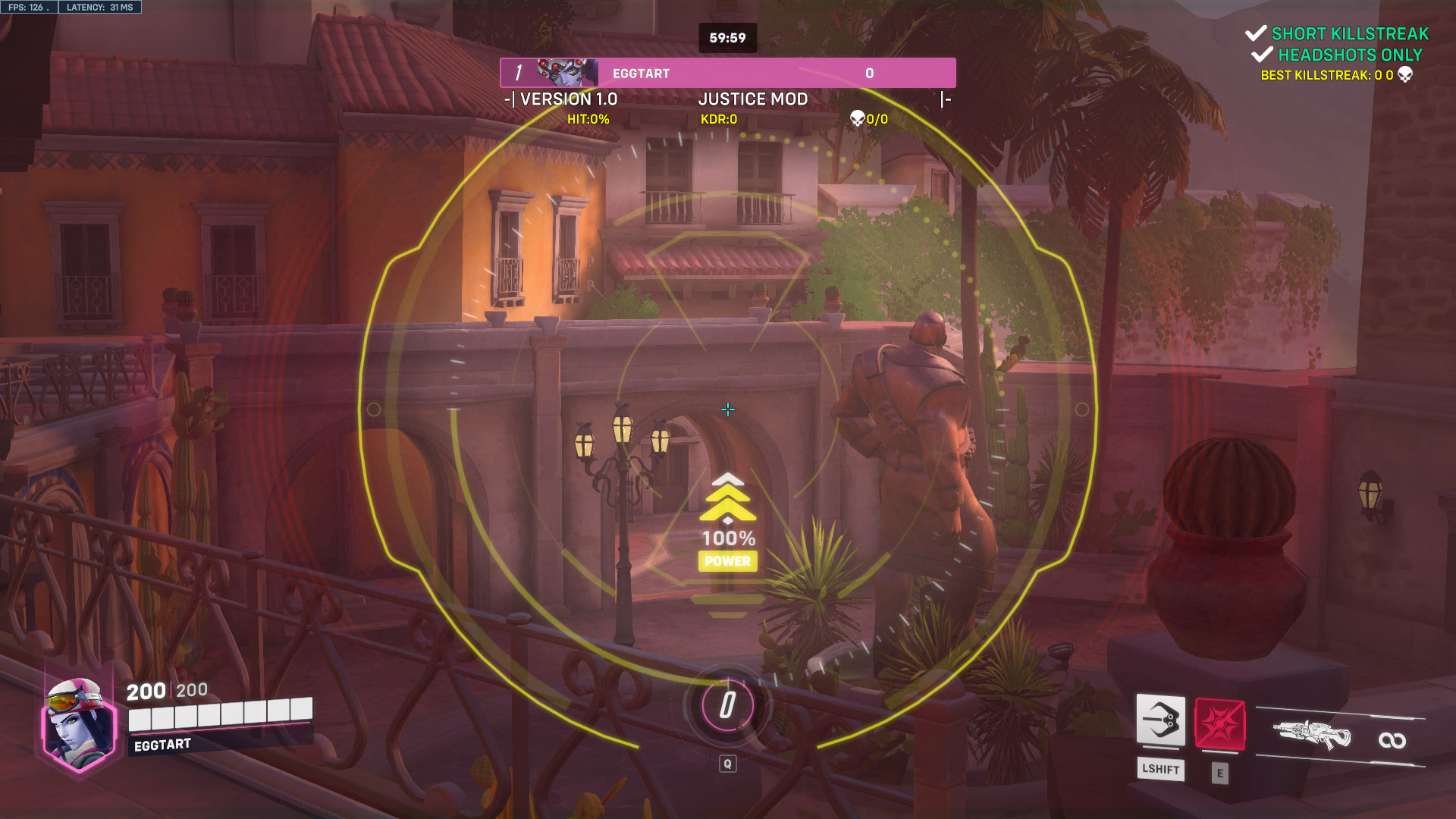Click the right expander bracket beside JUSTICE MOD

[946, 99]
